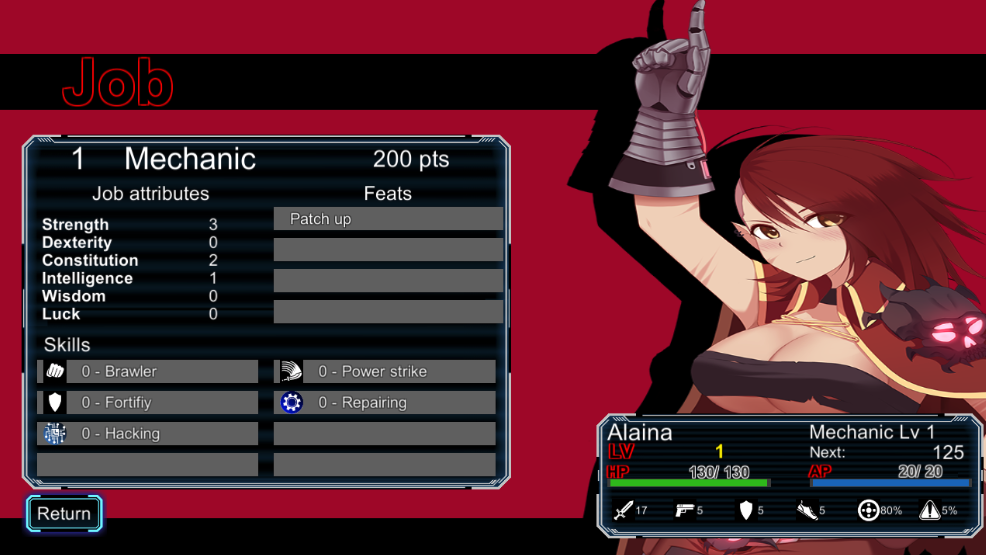Select the Repairing skill
This screenshot has height=555, width=986.
385,402
